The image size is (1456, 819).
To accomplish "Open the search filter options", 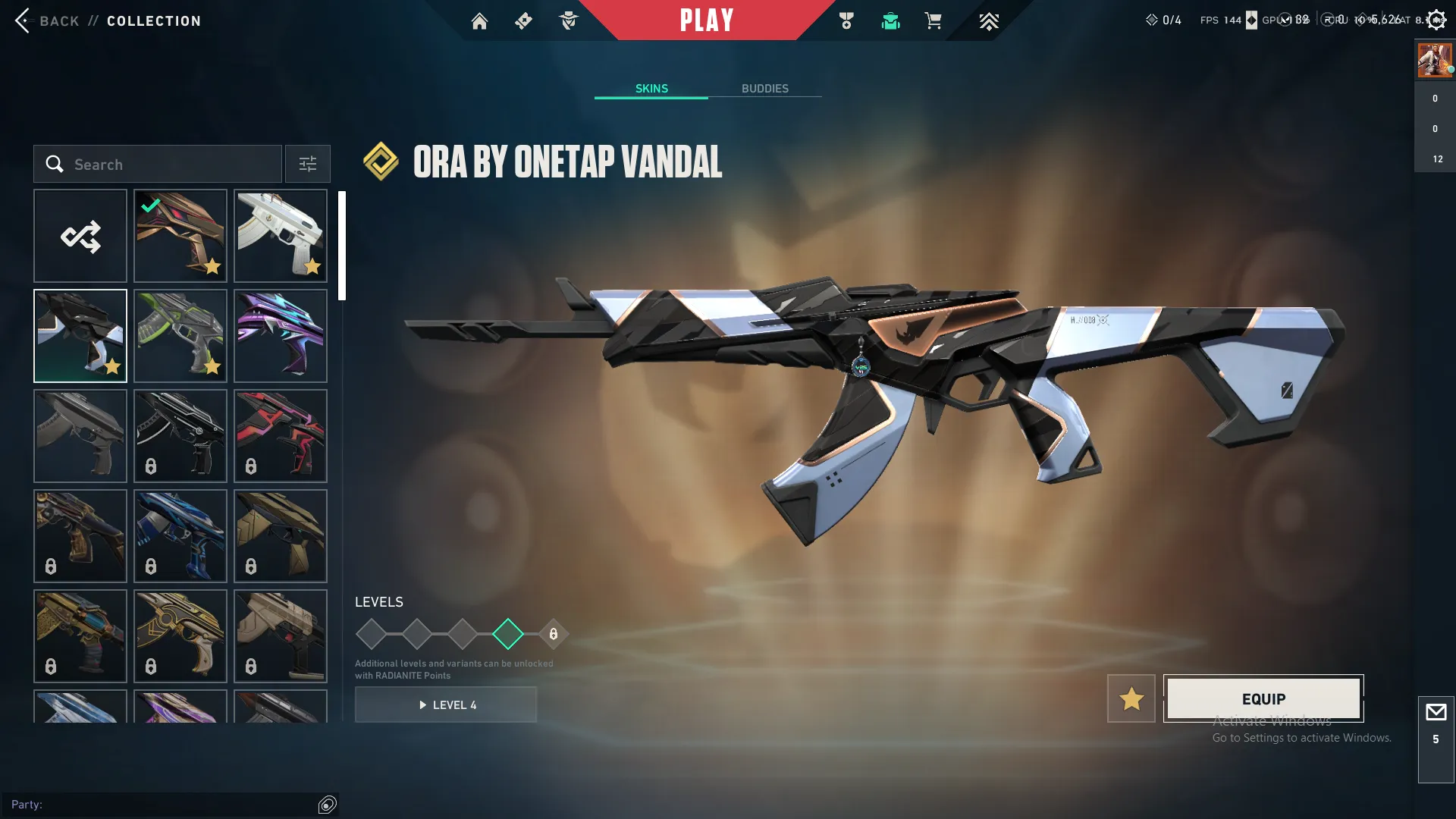I will (x=307, y=164).
